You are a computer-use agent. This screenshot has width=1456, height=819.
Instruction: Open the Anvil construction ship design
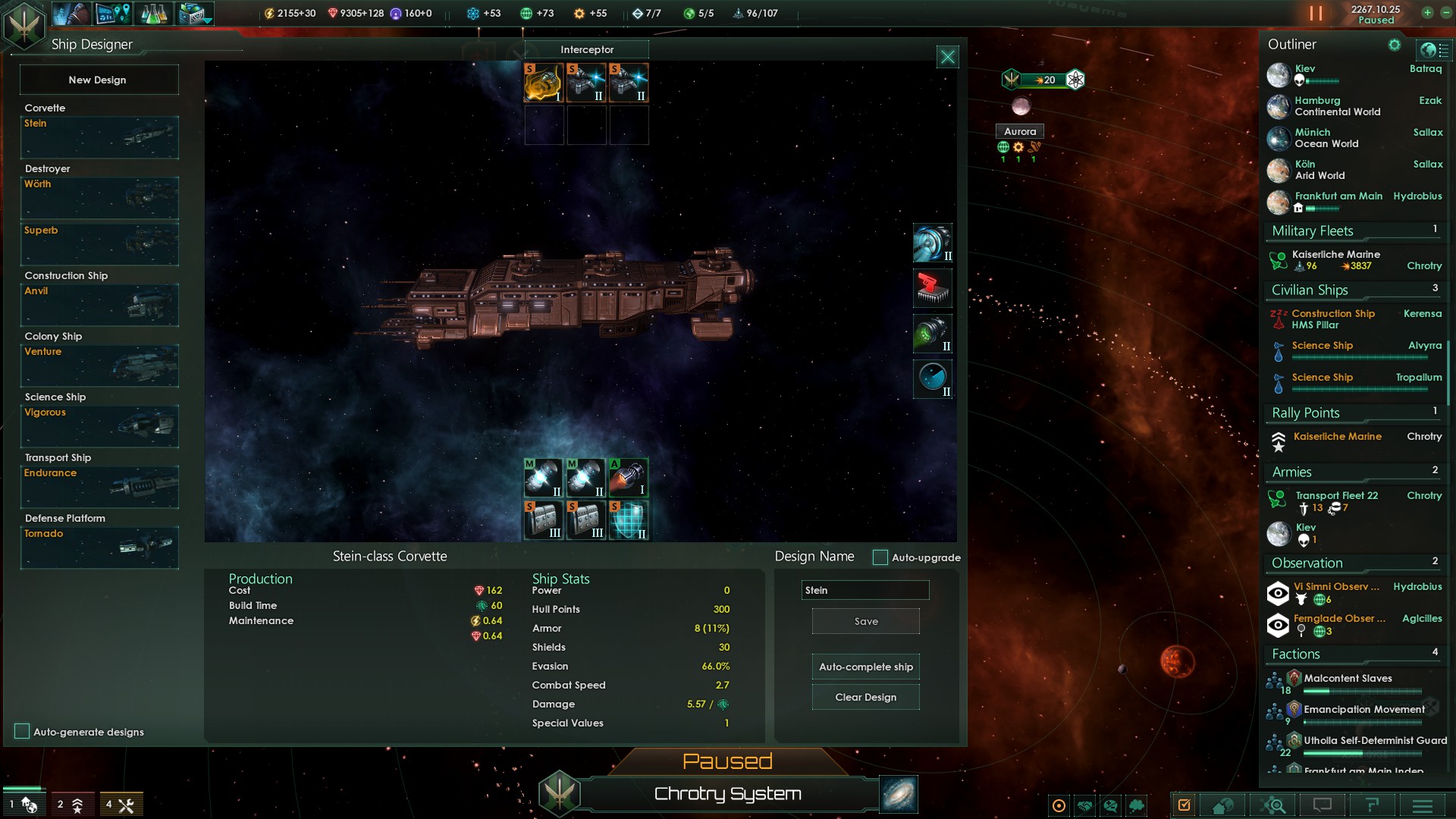pos(99,304)
